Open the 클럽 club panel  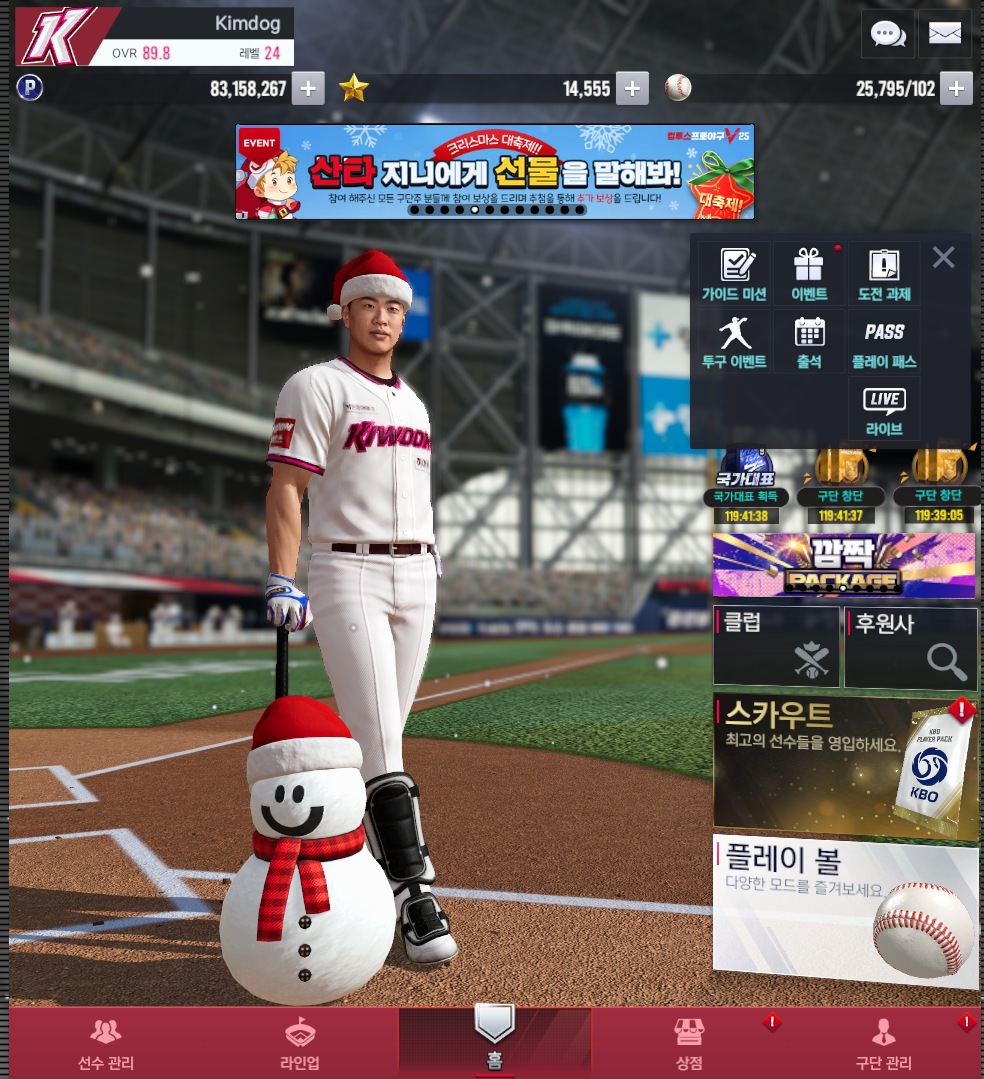point(776,647)
